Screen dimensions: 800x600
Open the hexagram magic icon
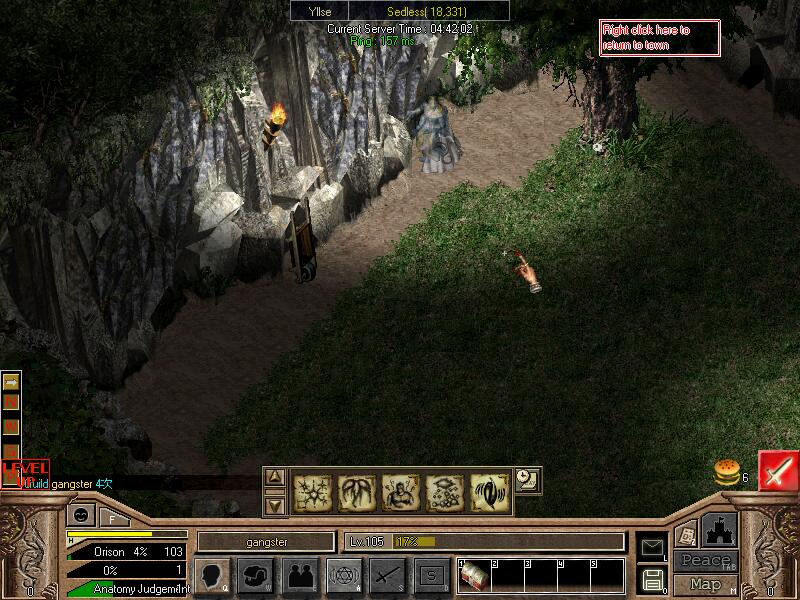pyautogui.click(x=344, y=575)
